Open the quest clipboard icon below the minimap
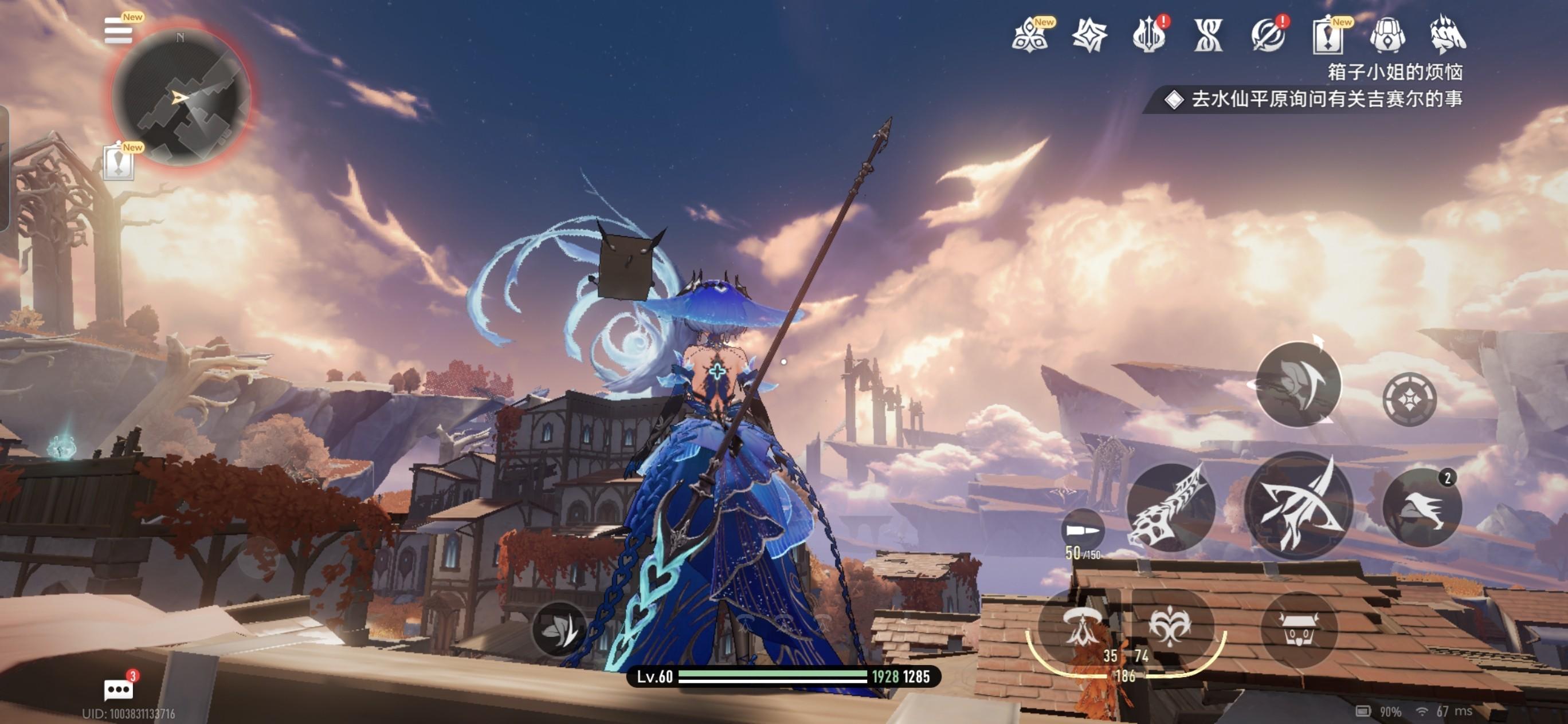 118,163
